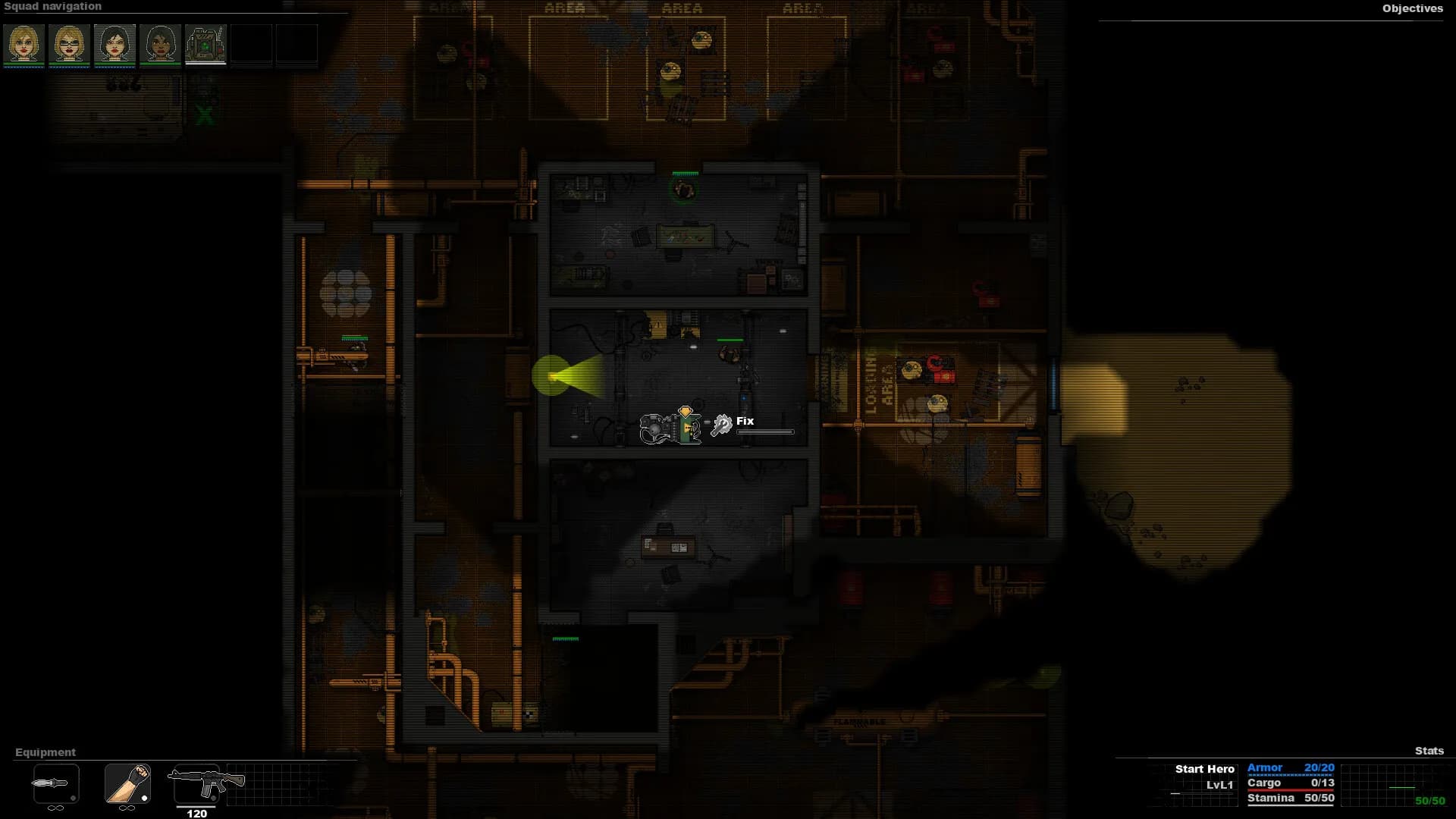Click the Squad navigation title
1456x819 pixels.
click(53, 6)
